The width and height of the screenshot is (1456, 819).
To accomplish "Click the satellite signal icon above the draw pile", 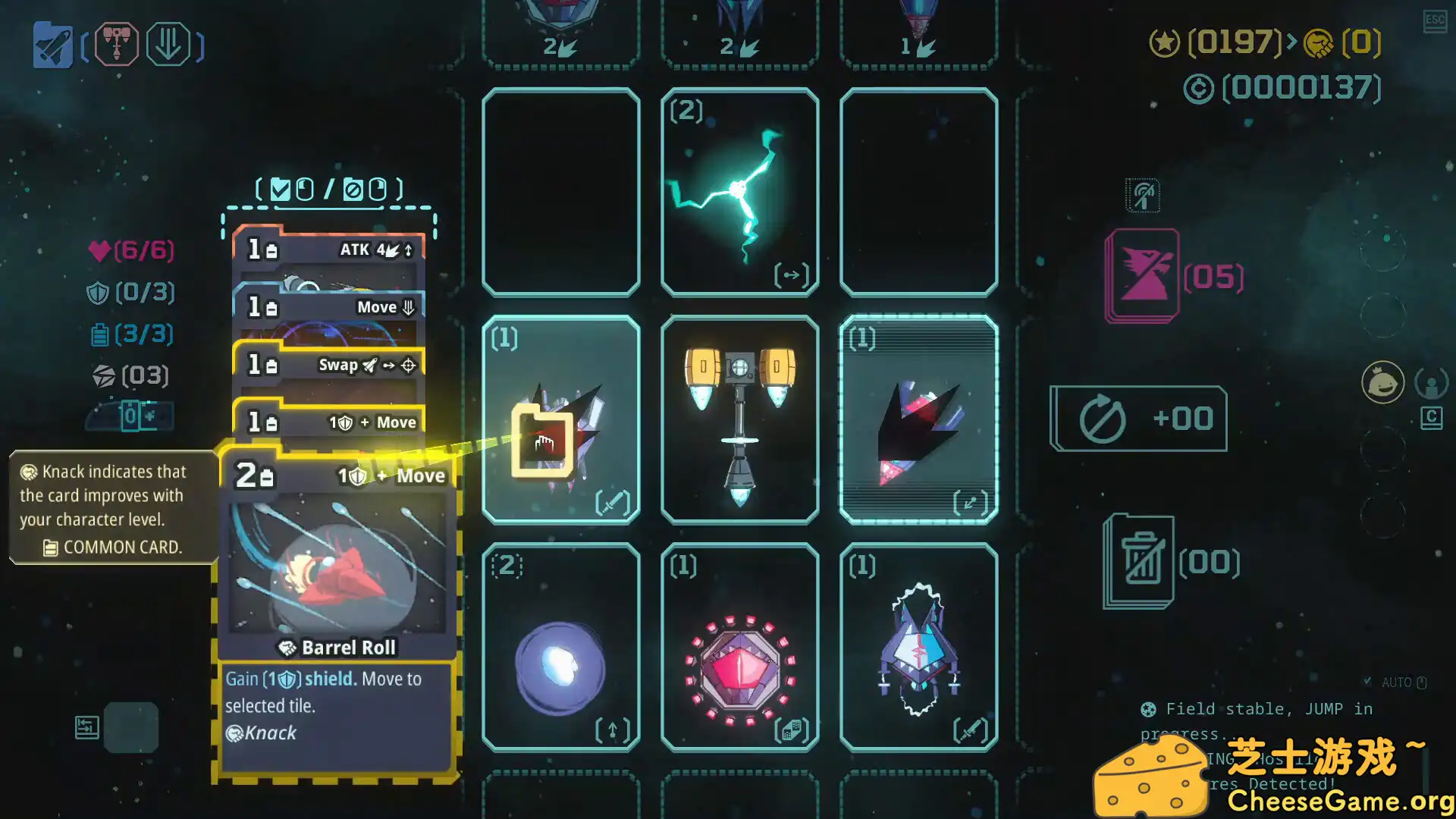I will (x=1142, y=195).
